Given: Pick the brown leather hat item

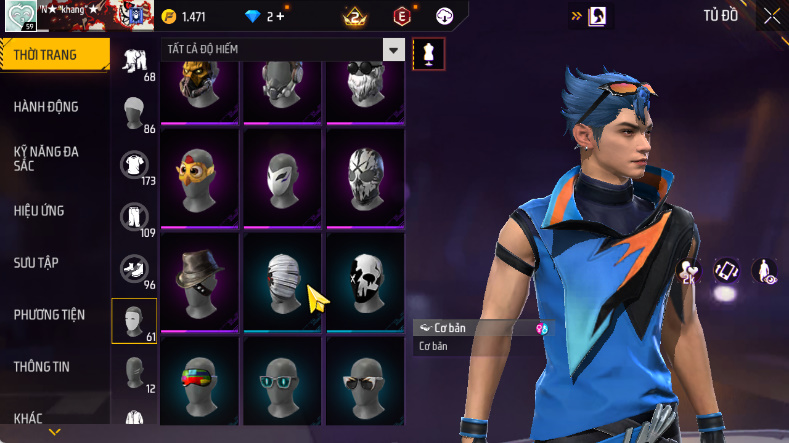Looking at the screenshot, I should 198,280.
